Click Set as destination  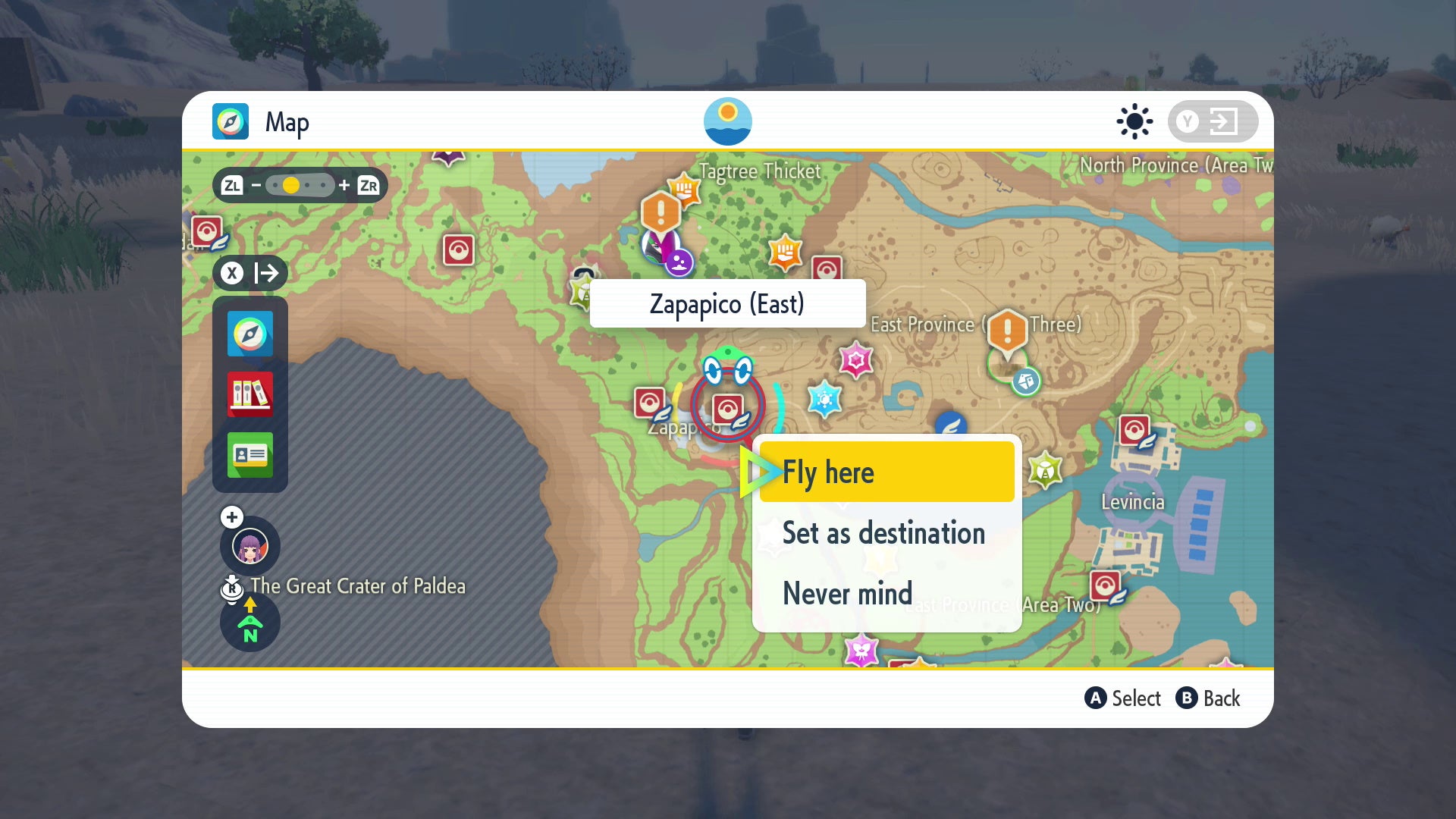[x=883, y=533]
